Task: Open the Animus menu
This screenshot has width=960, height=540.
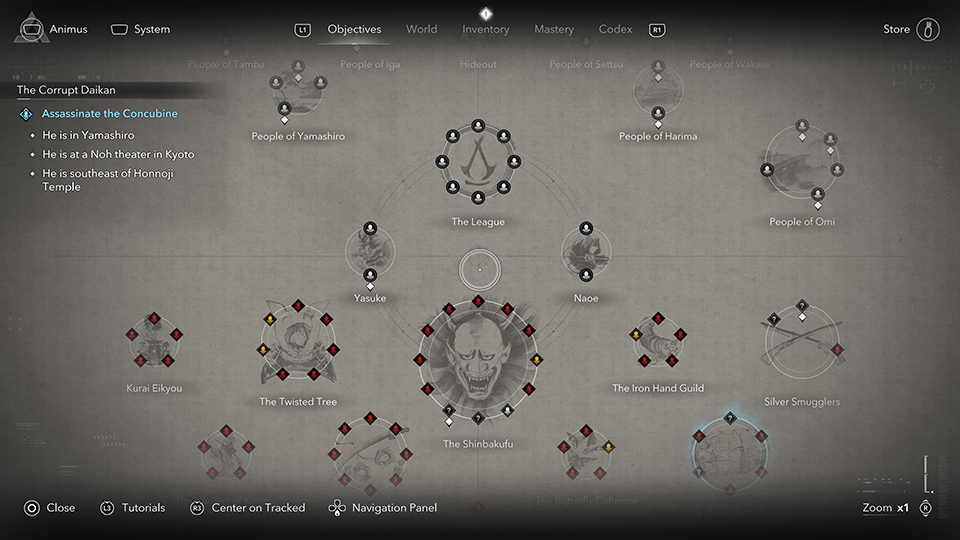Action: 68,29
